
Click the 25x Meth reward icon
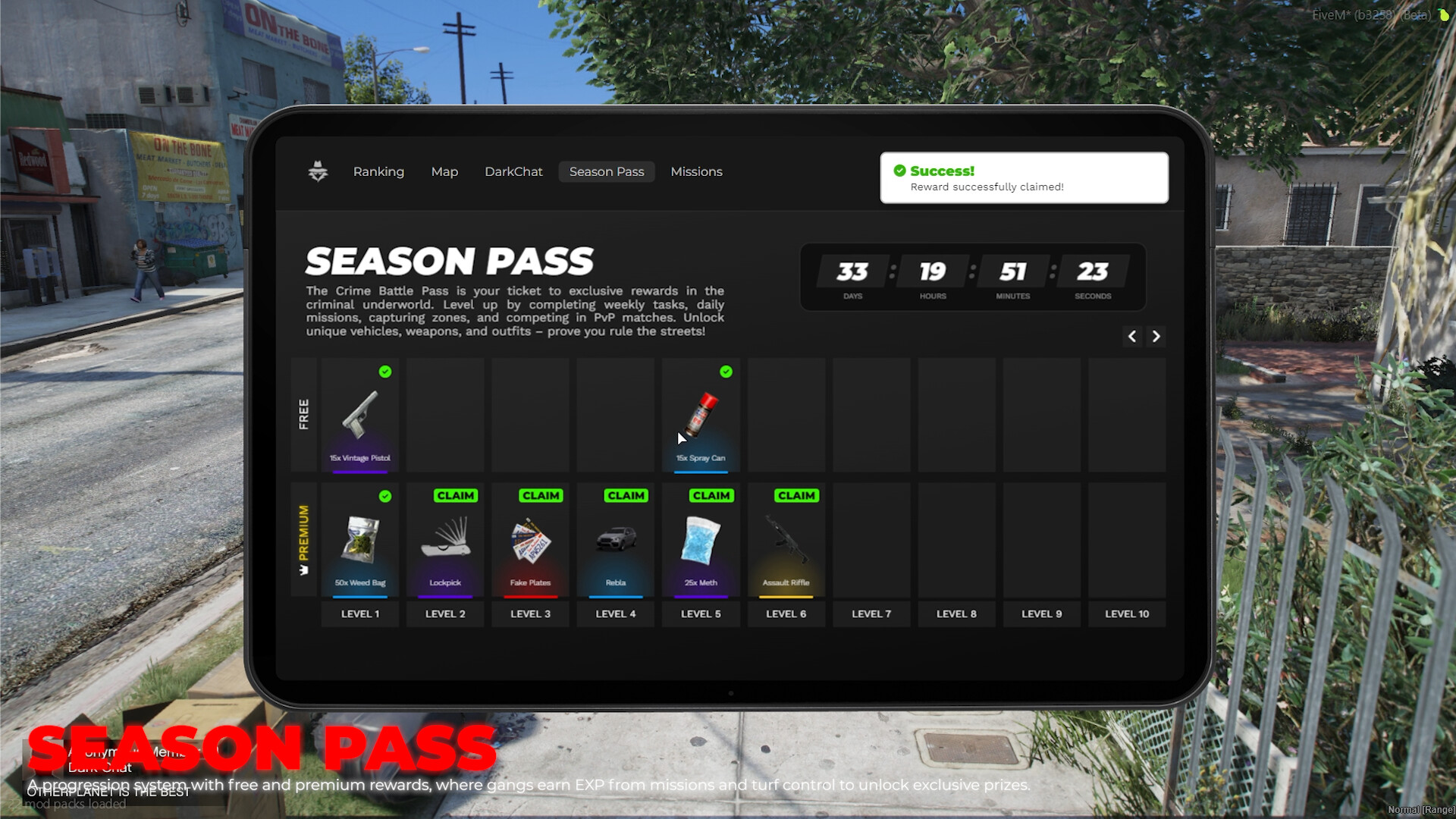click(701, 540)
